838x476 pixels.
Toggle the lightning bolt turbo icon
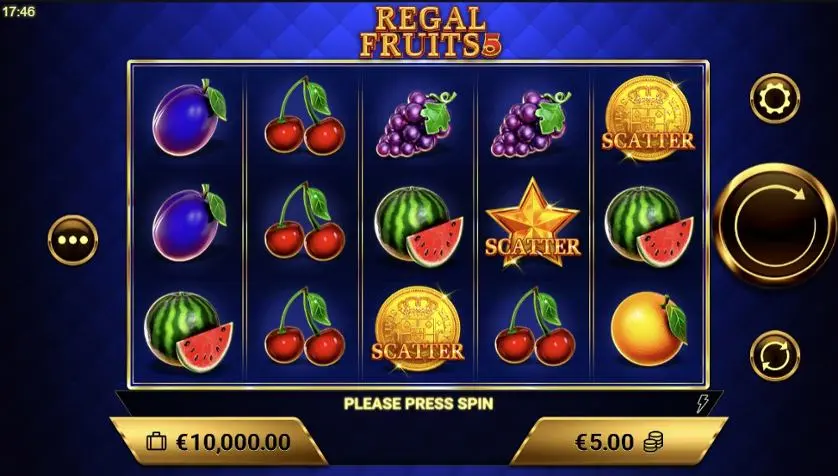point(702,403)
